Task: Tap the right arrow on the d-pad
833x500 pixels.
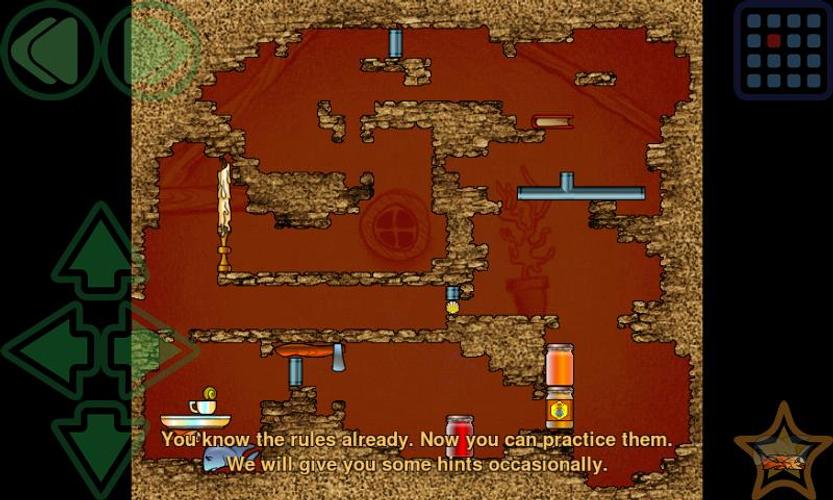Action: coord(152,348)
